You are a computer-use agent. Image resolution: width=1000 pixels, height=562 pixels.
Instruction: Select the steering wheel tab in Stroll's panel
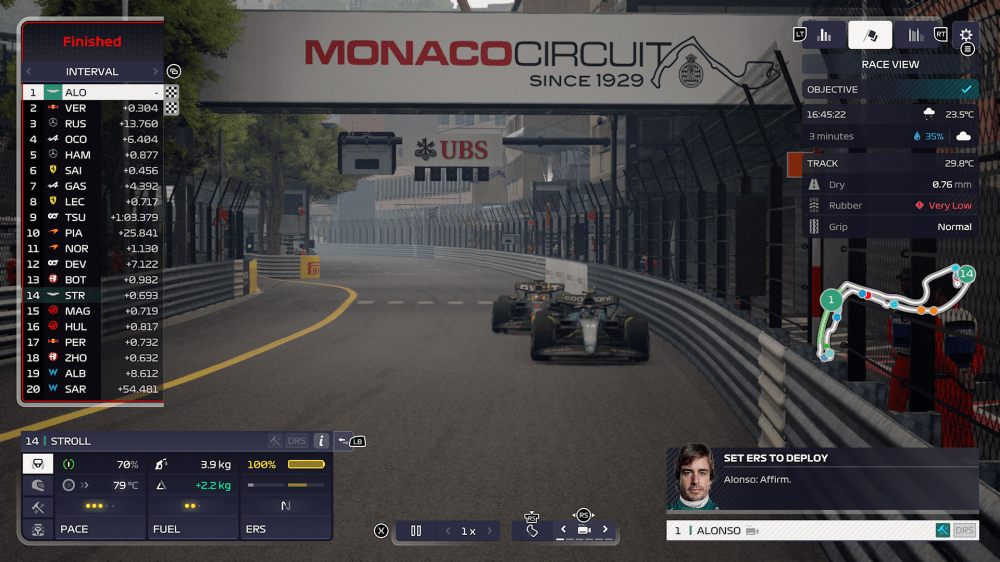coord(38,464)
